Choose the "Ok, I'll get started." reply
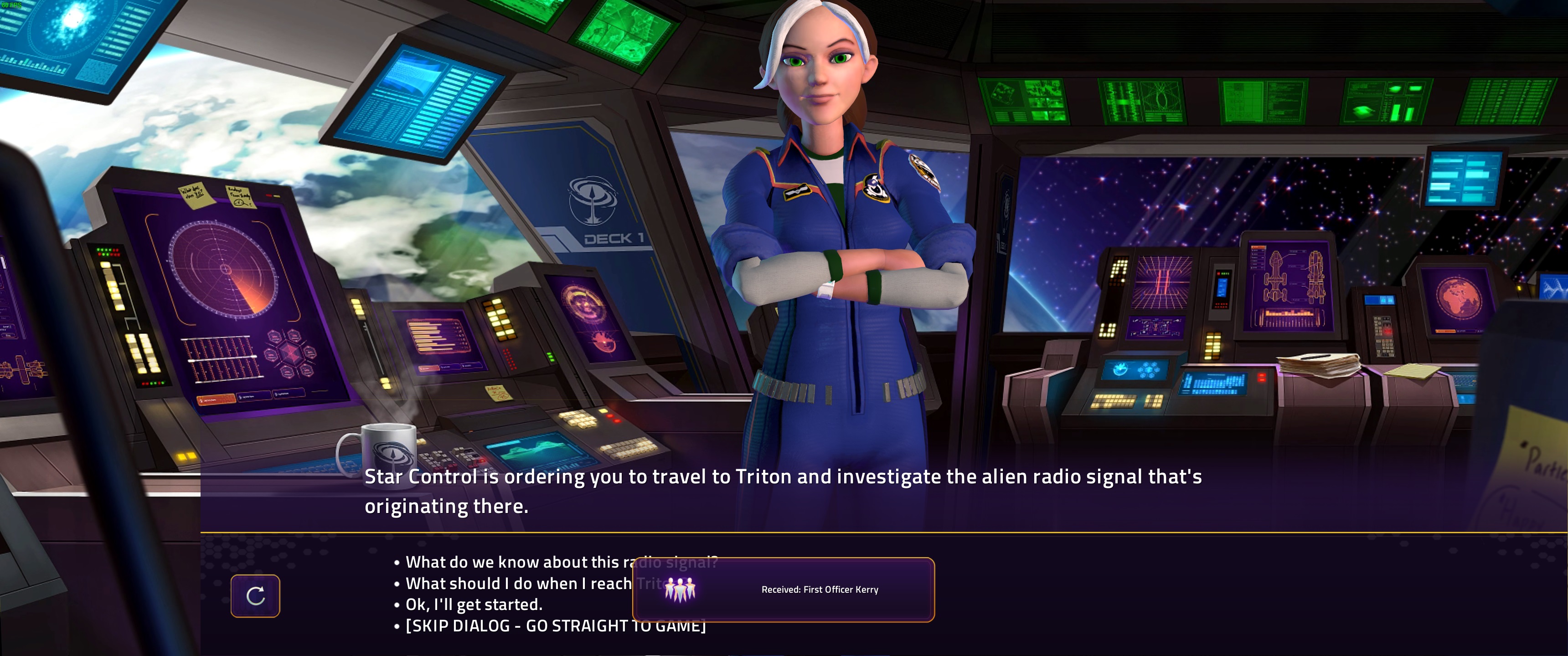Image resolution: width=1568 pixels, height=656 pixels. [474, 605]
